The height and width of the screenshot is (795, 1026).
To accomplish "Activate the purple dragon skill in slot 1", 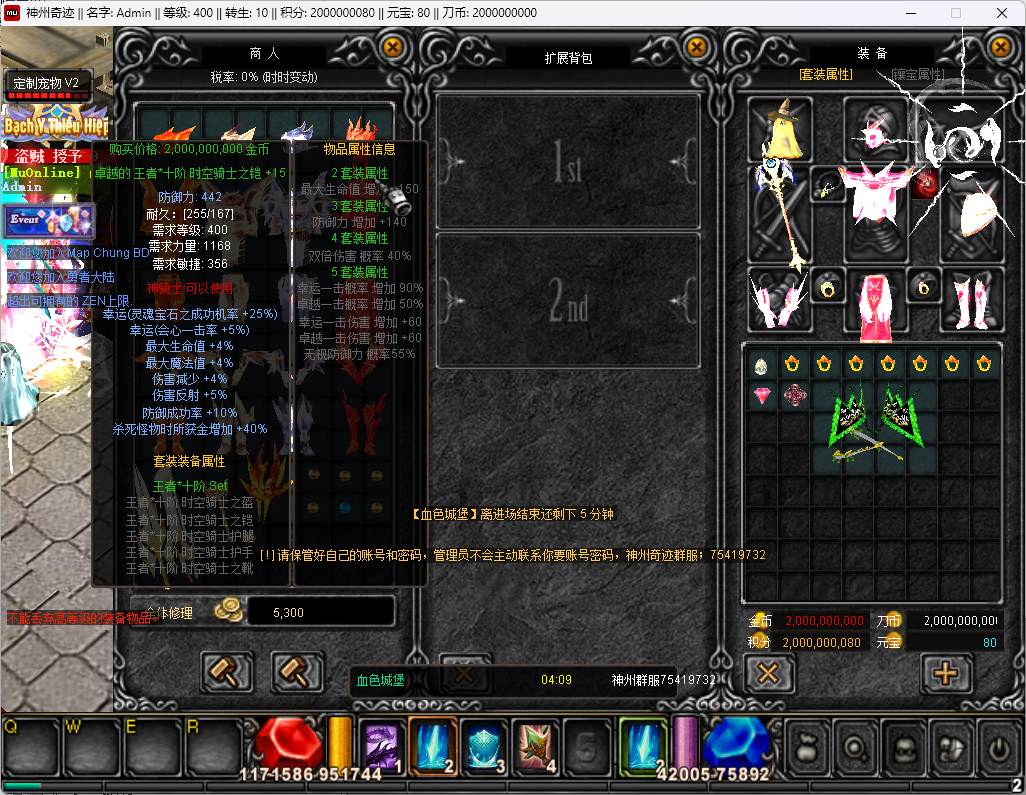I will [x=381, y=747].
